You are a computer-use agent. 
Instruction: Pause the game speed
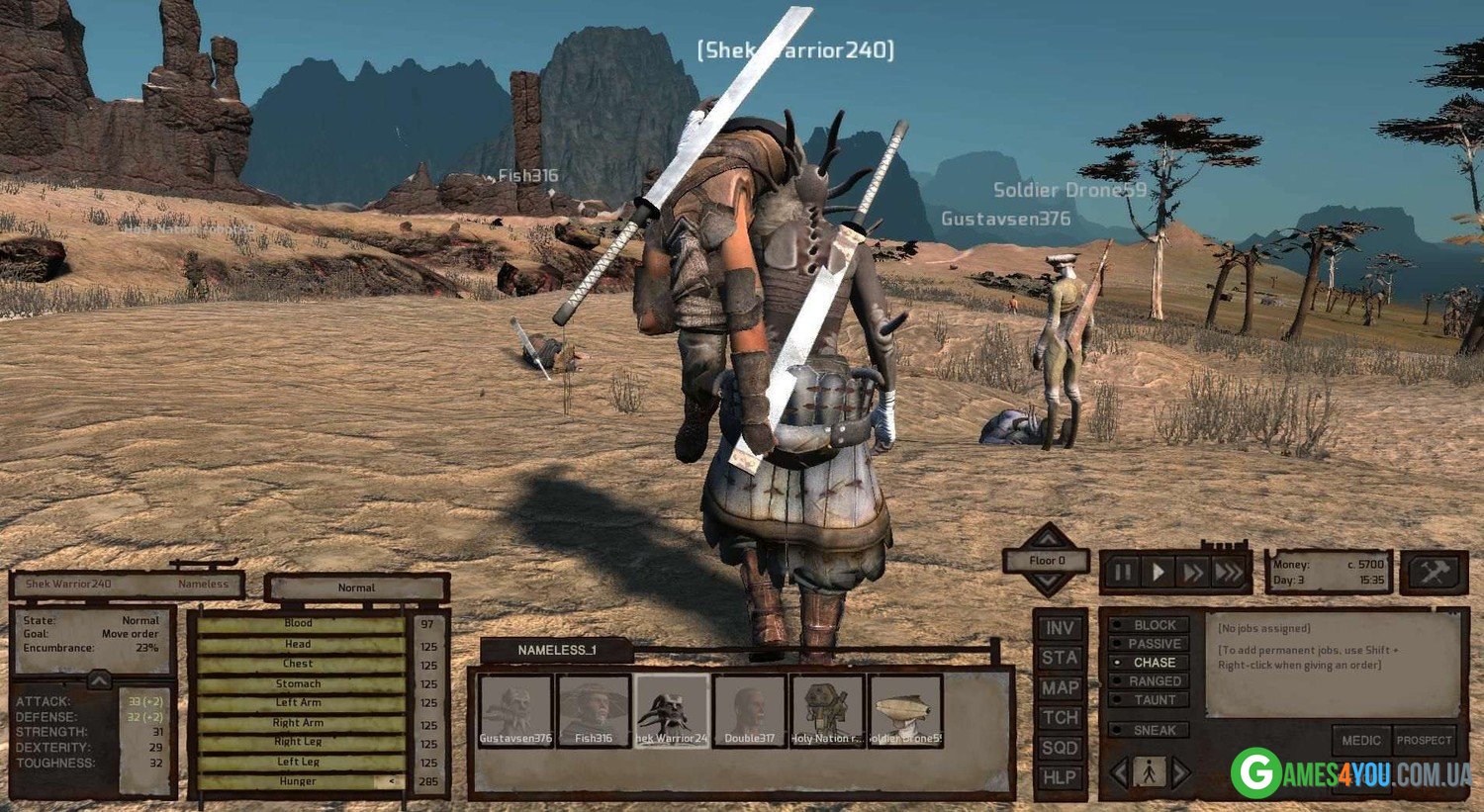1123,573
